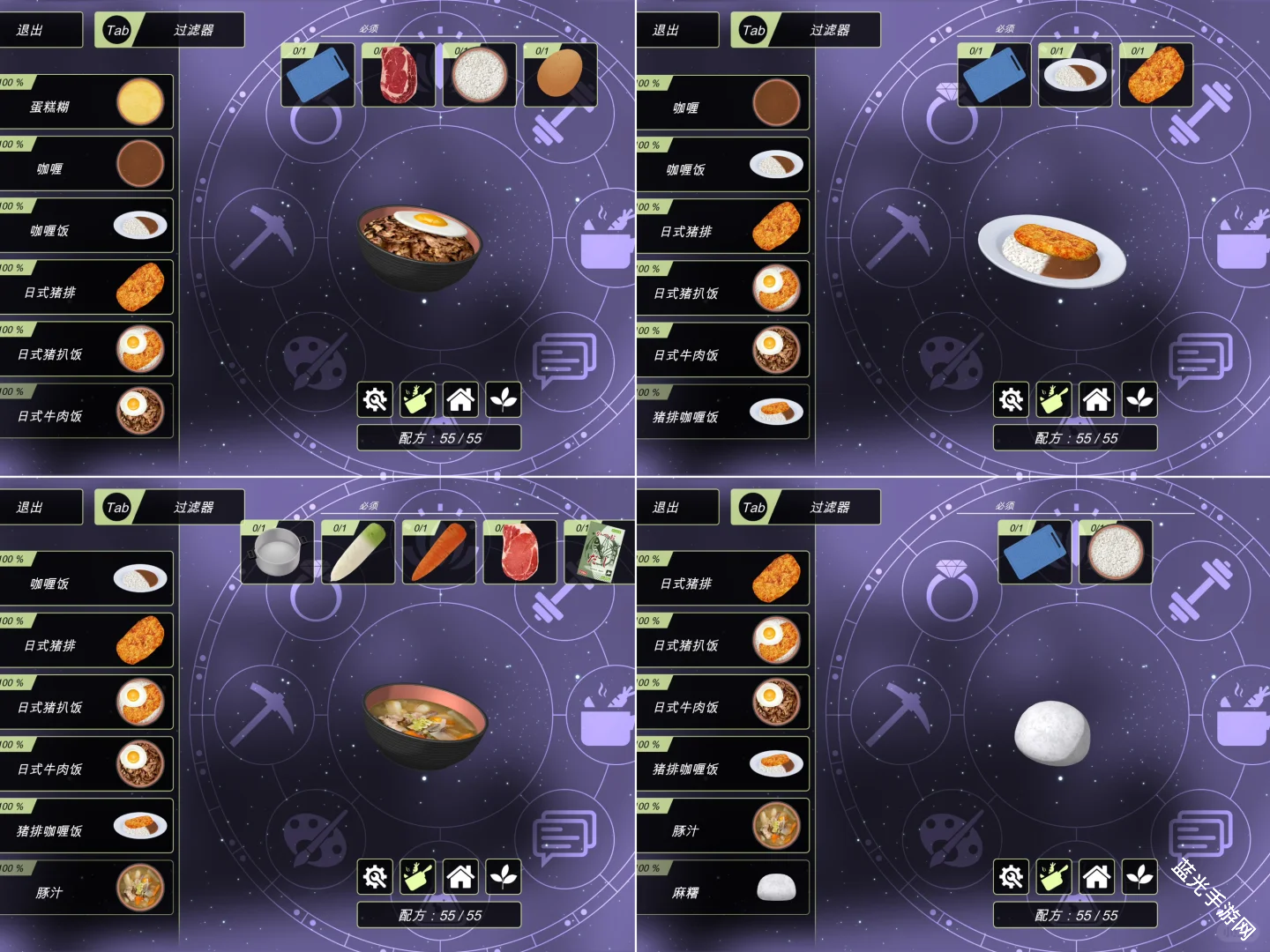Click the egg ingredient slot
The height and width of the screenshot is (952, 1270).
click(560, 75)
